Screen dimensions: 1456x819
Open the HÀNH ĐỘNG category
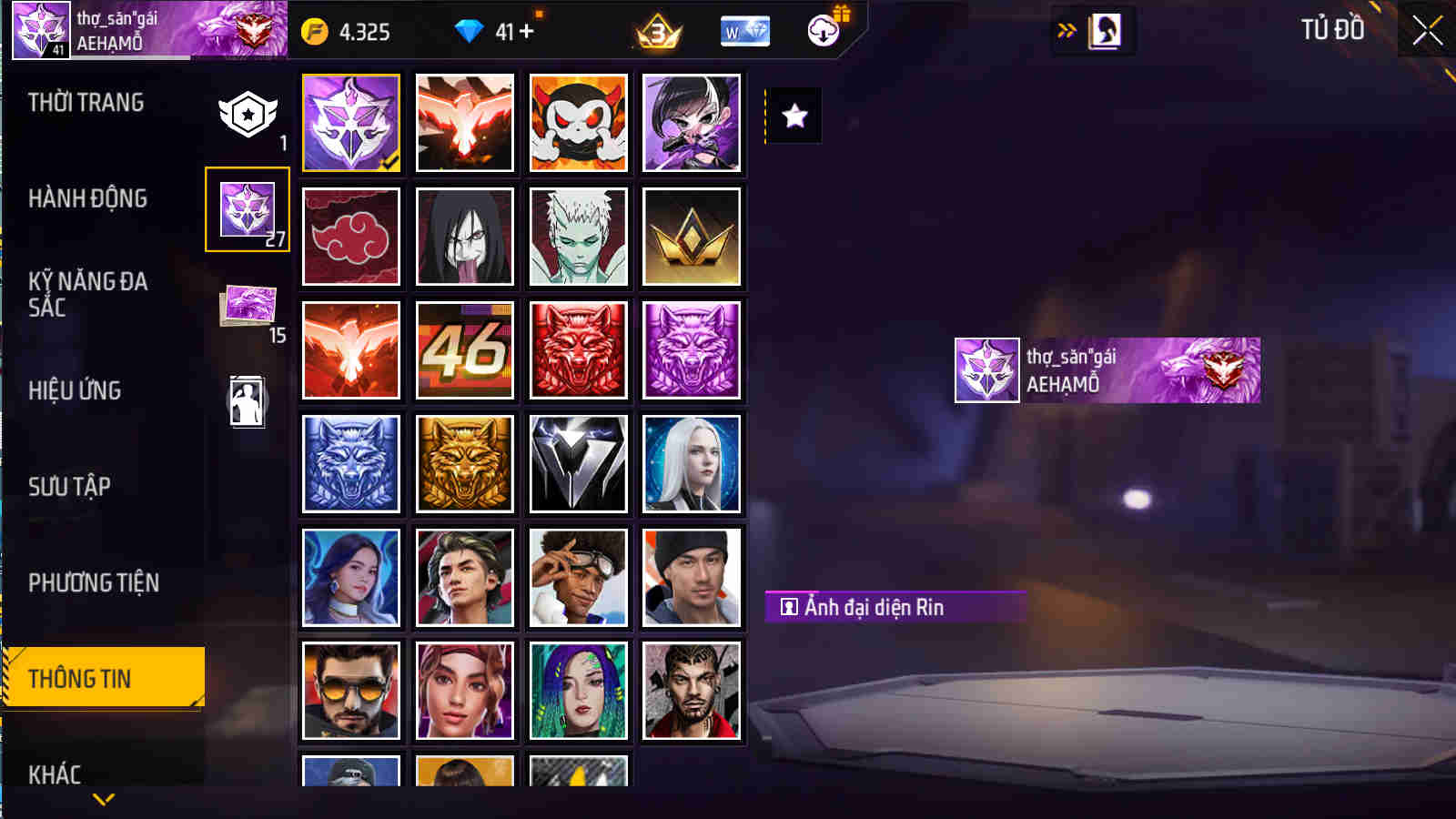pyautogui.click(x=89, y=199)
